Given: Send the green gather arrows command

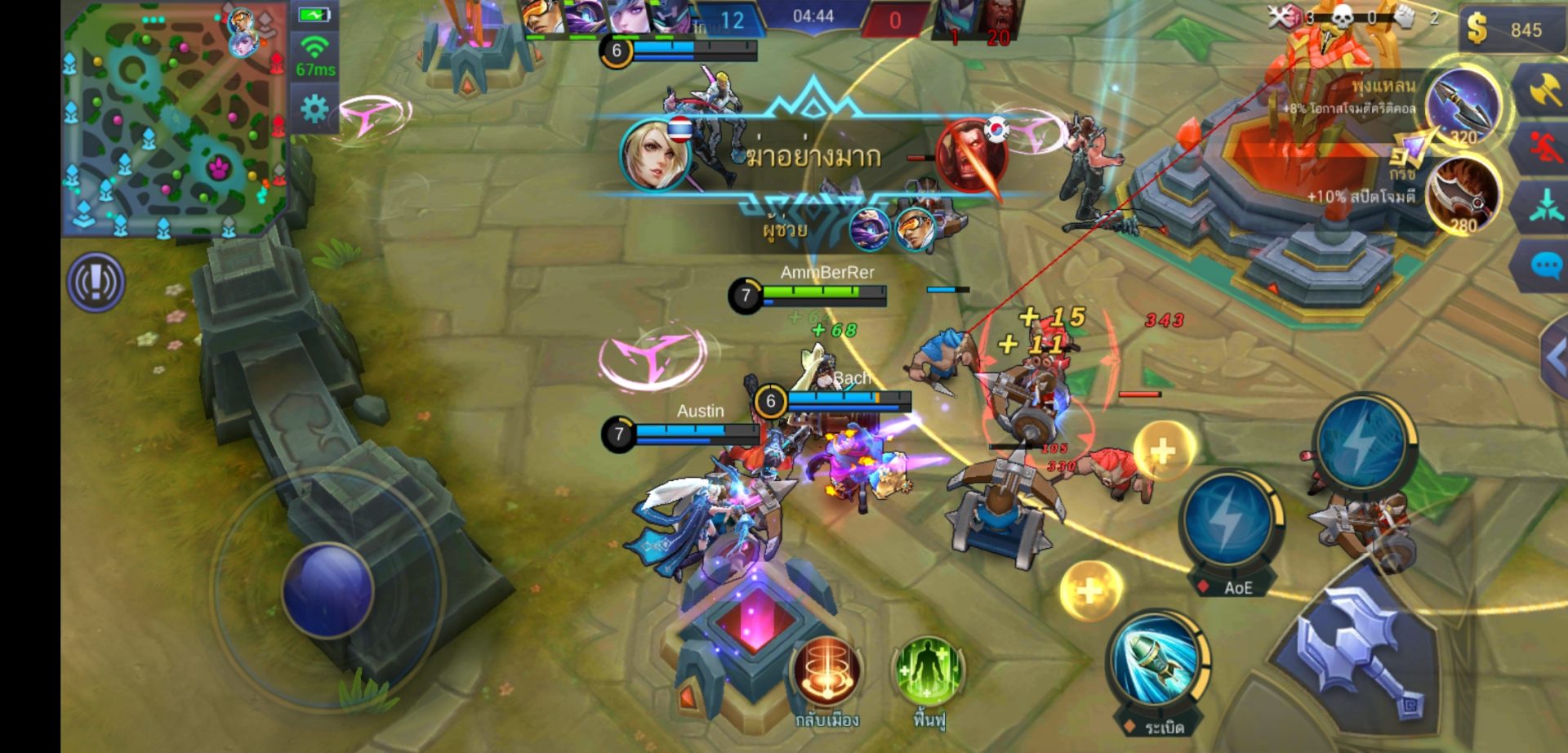Looking at the screenshot, I should point(1544,206).
